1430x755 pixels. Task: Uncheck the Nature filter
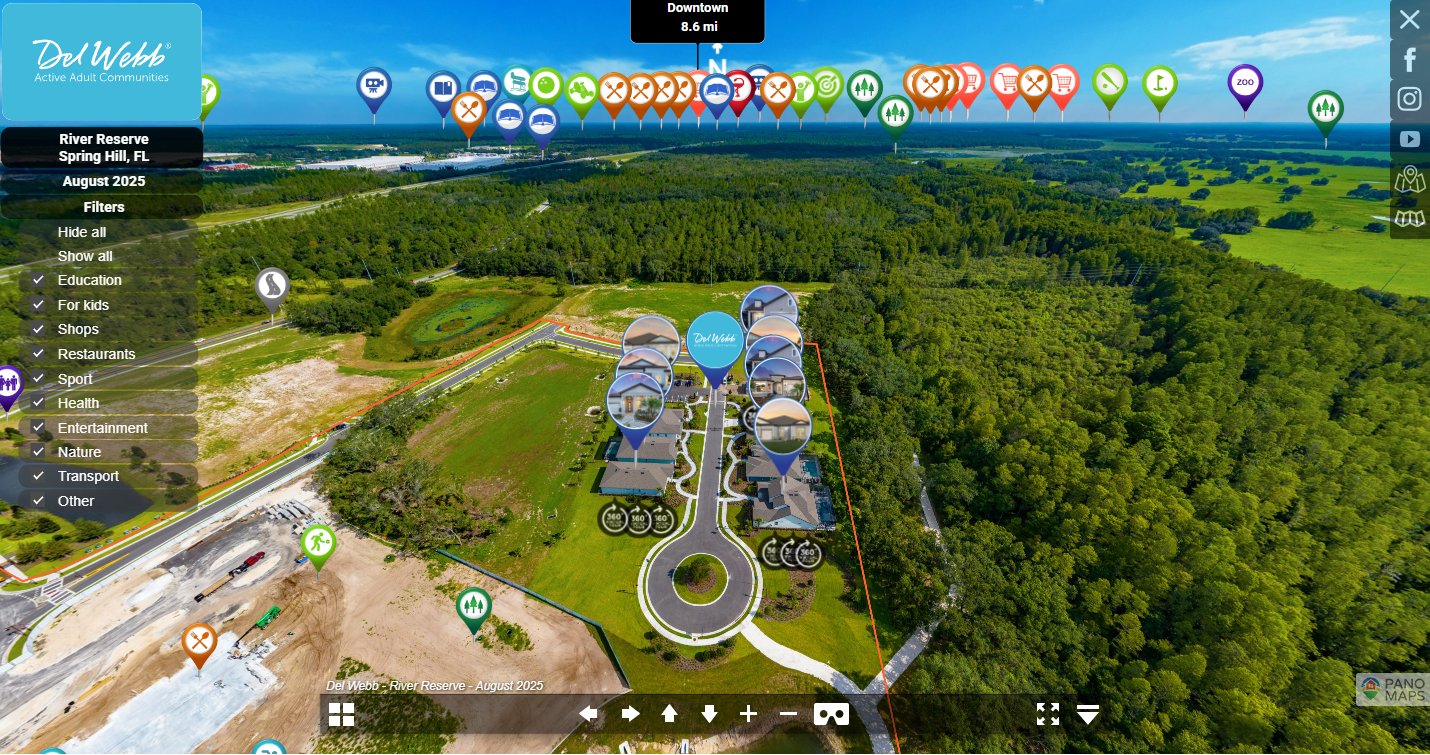[x=39, y=452]
